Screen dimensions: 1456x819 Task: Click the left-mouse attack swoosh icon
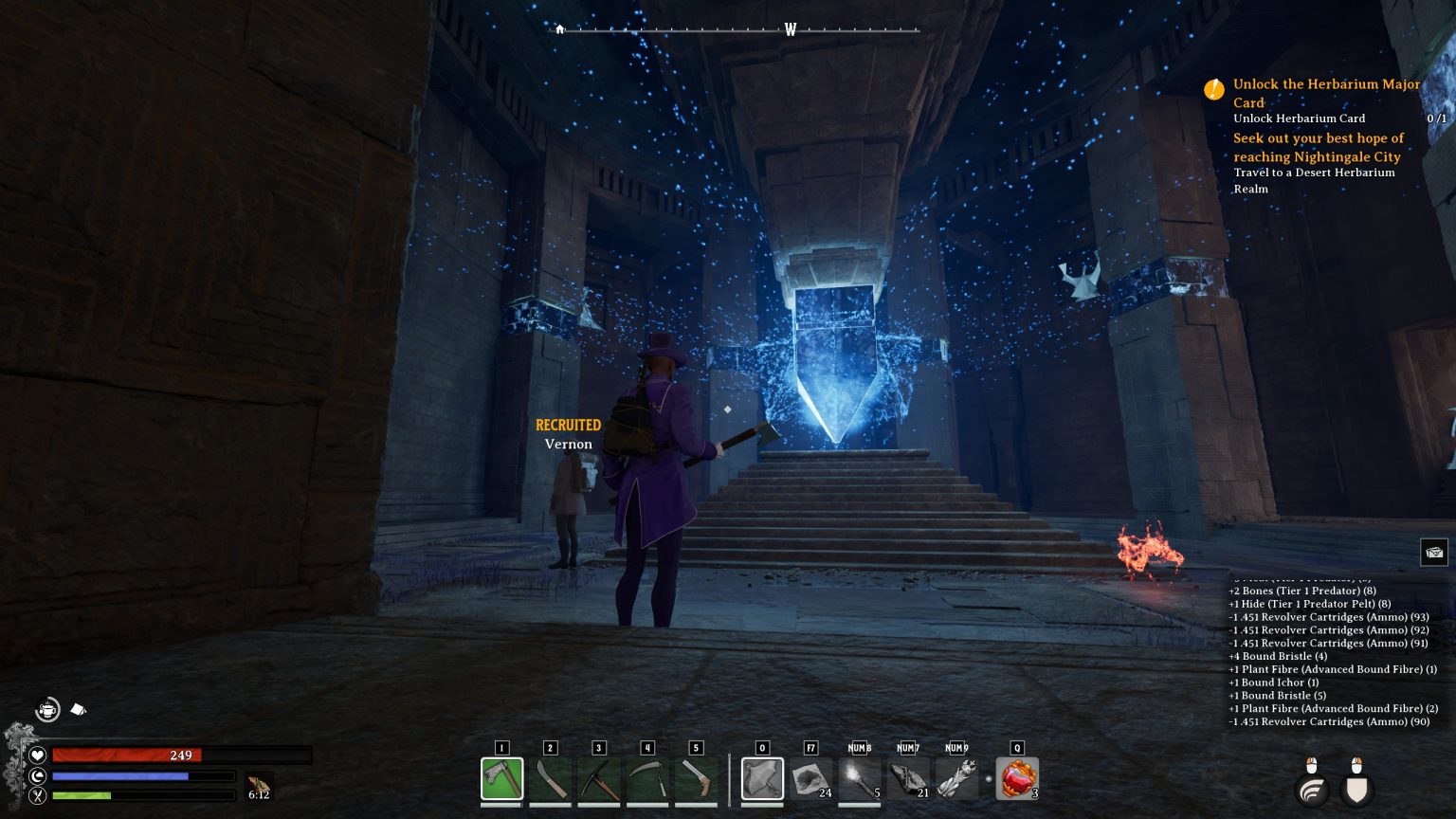[x=1313, y=790]
